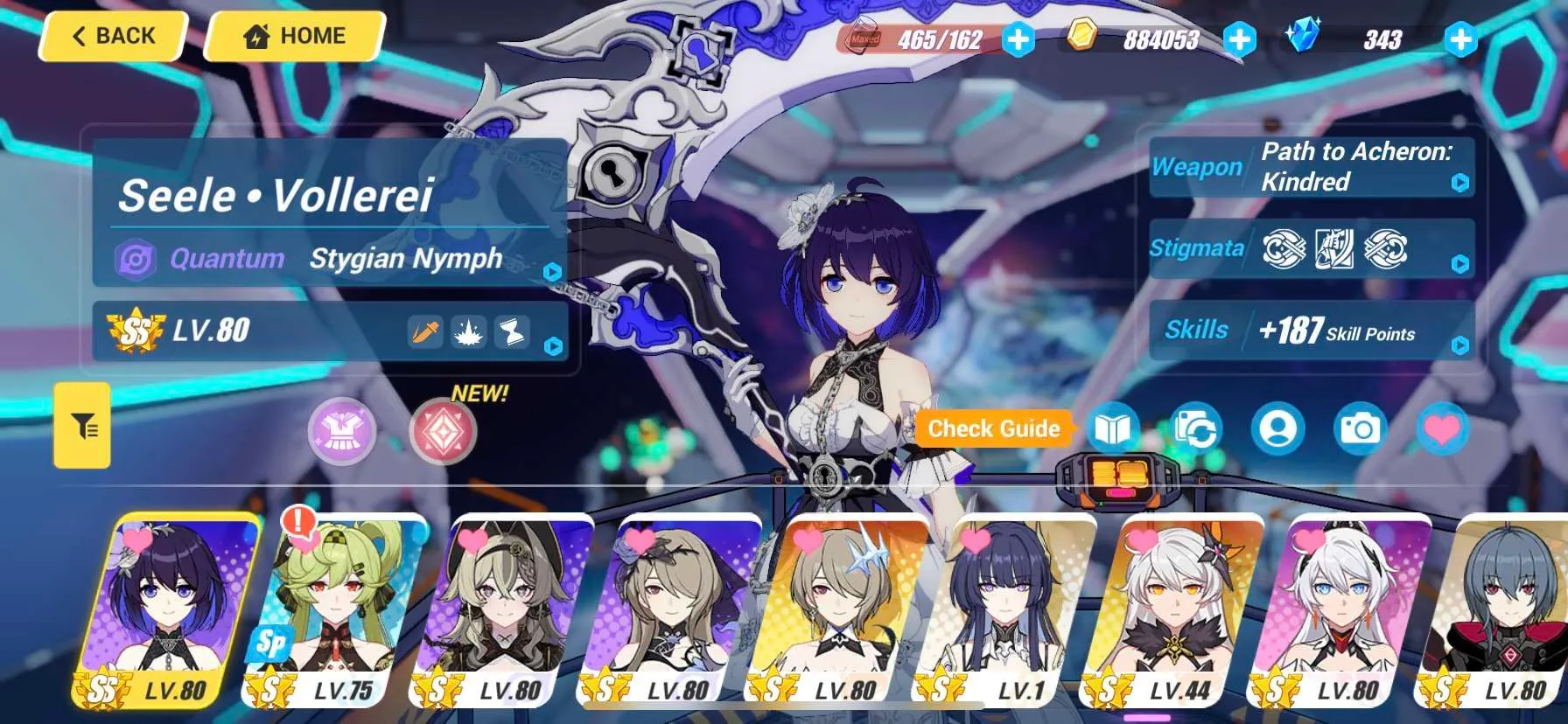Screen dimensions: 1568x724
Task: Buy crystals with the plus button
Action: coord(1460,39)
